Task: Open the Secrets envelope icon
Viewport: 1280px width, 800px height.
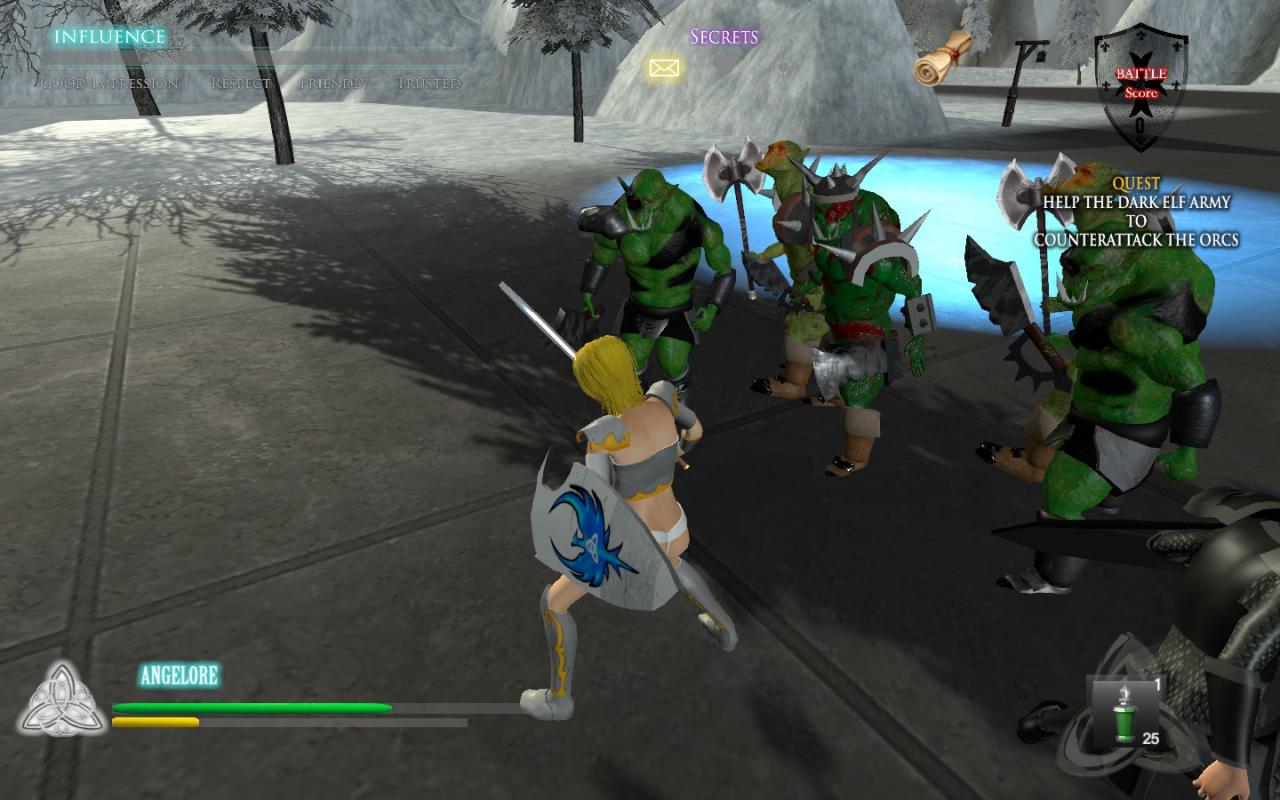Action: point(664,68)
